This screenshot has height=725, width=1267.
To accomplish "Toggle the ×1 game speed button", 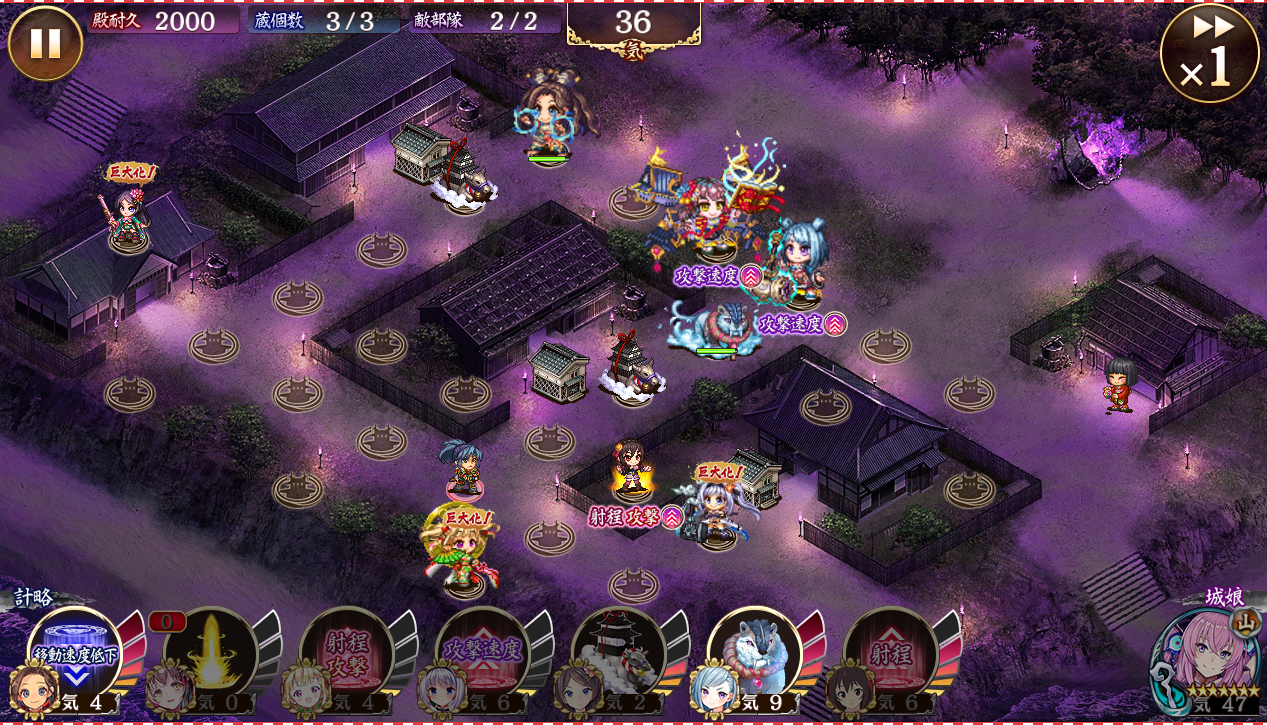I will pos(1209,53).
